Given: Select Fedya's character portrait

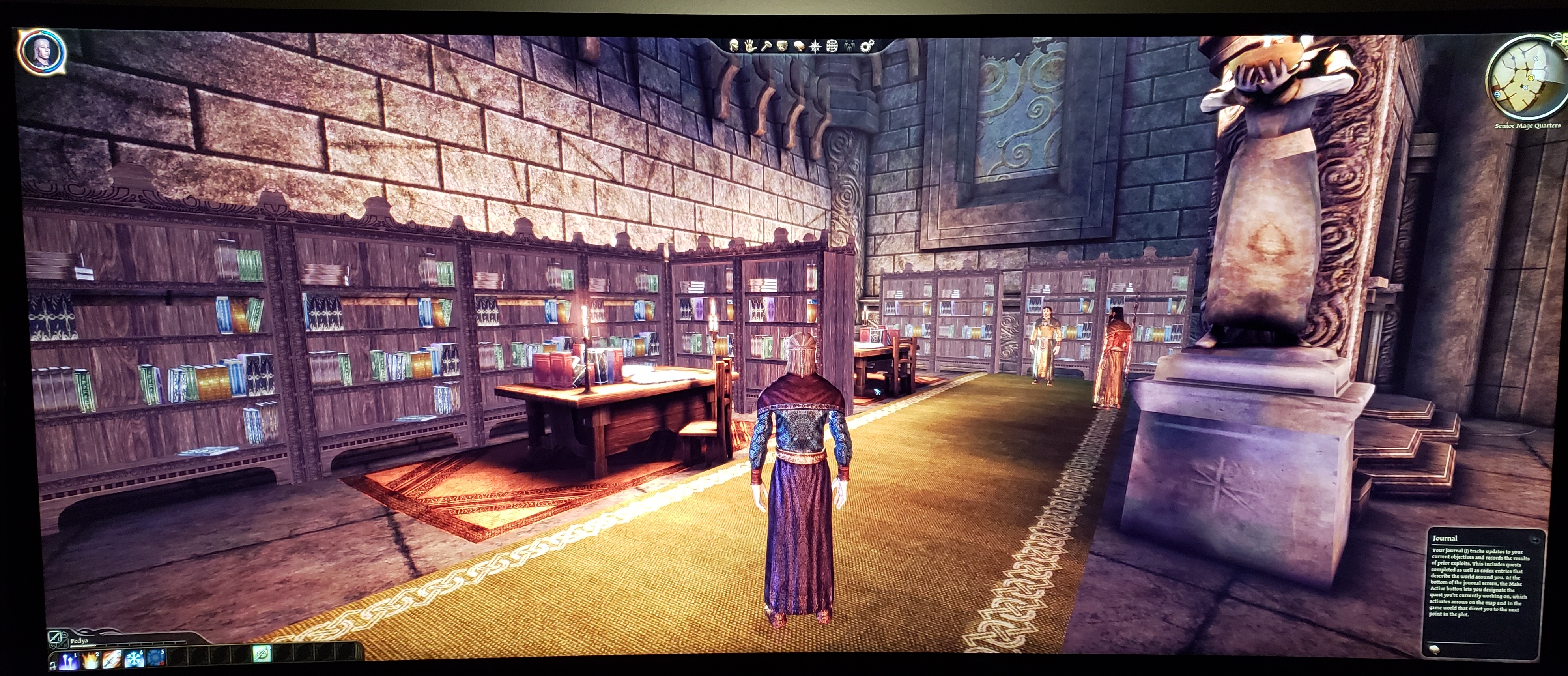Looking at the screenshot, I should [x=42, y=51].
